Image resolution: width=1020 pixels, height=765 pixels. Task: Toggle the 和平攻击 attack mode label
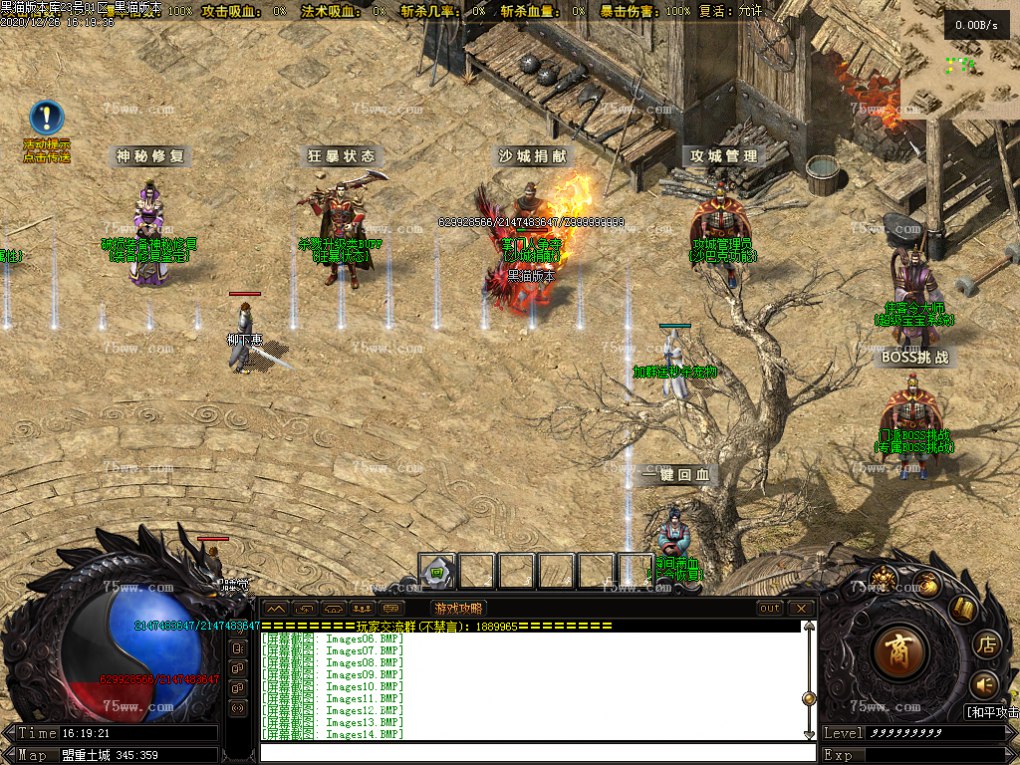click(x=990, y=712)
